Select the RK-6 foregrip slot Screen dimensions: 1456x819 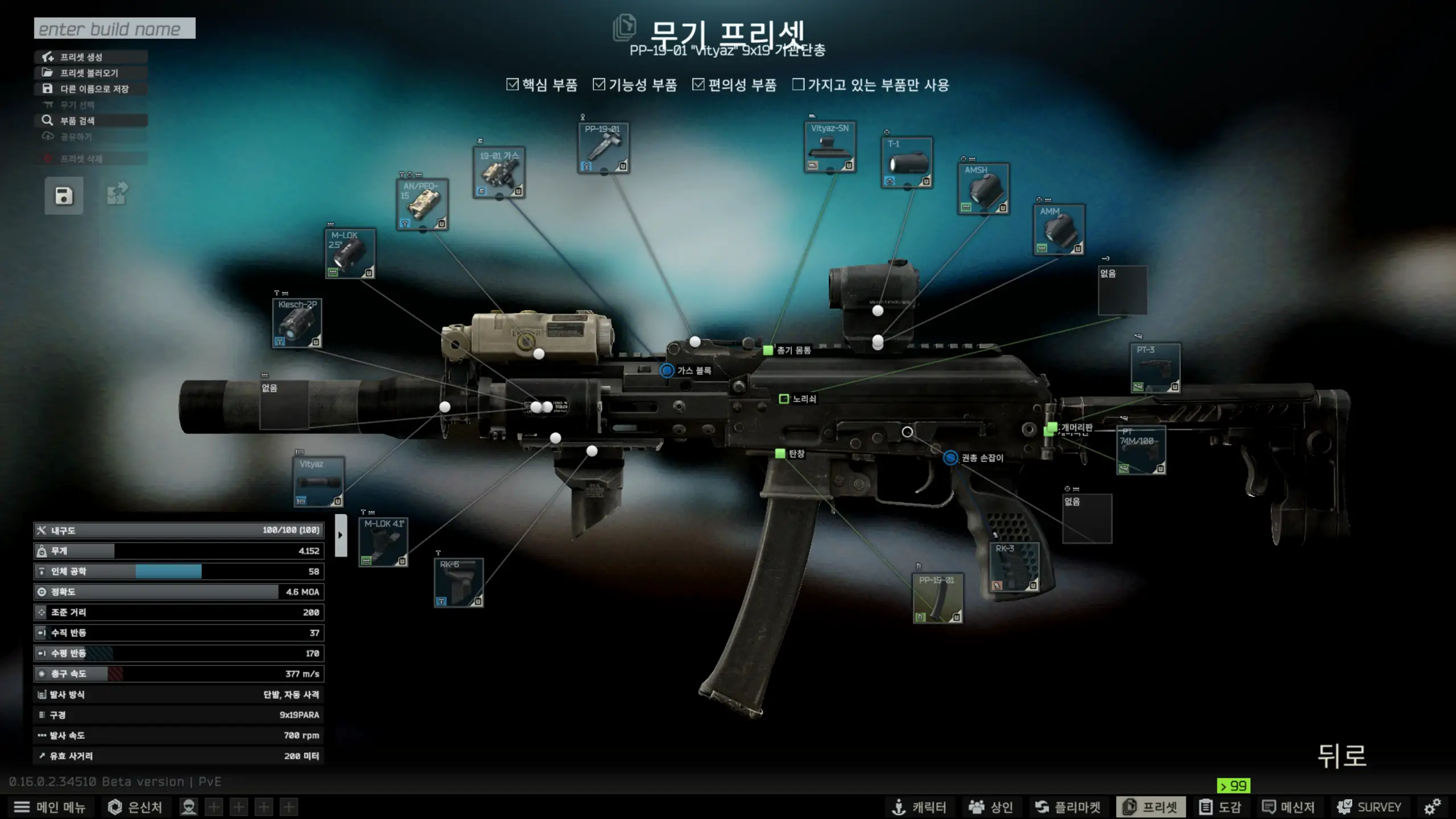coord(458,582)
